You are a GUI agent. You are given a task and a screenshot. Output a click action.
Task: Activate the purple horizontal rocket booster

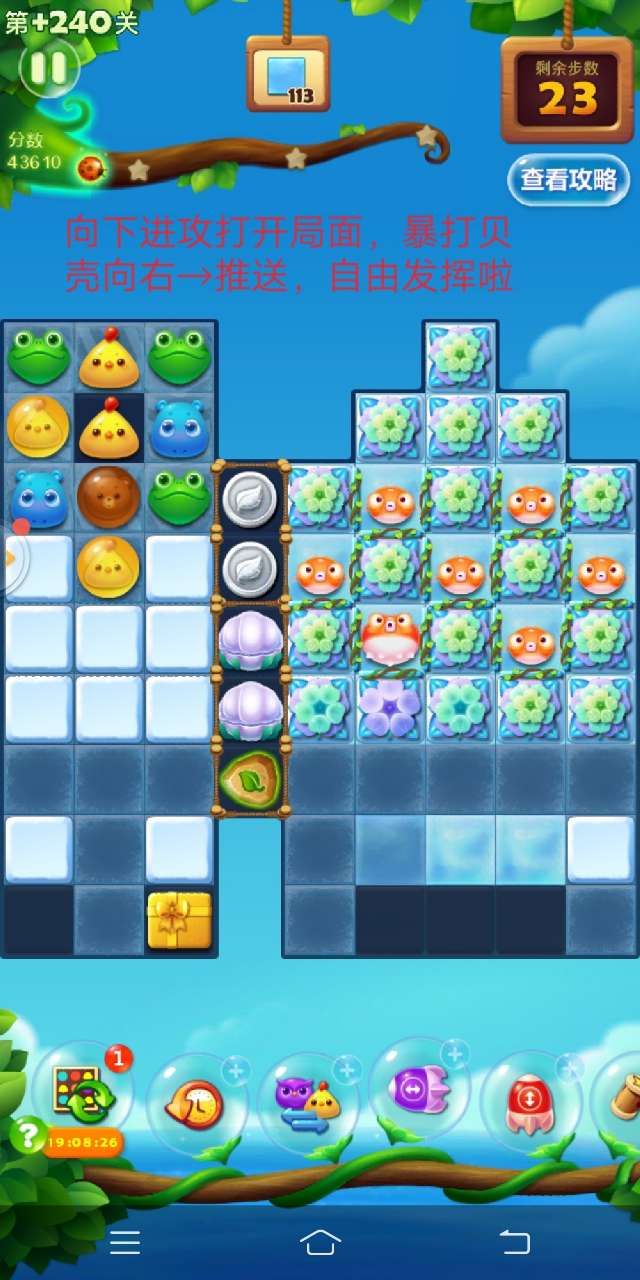coord(418,1088)
